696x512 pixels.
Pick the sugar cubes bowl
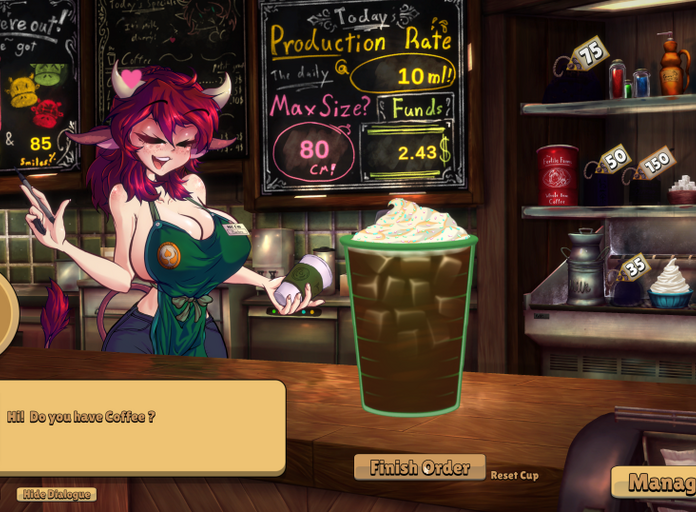(x=682, y=189)
